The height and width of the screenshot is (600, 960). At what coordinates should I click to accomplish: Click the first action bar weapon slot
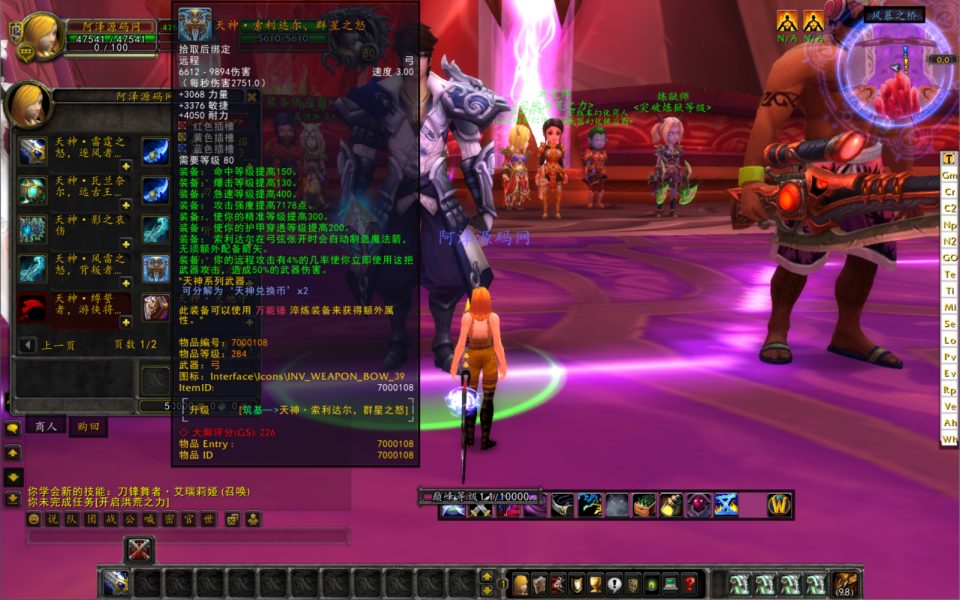(x=115, y=583)
